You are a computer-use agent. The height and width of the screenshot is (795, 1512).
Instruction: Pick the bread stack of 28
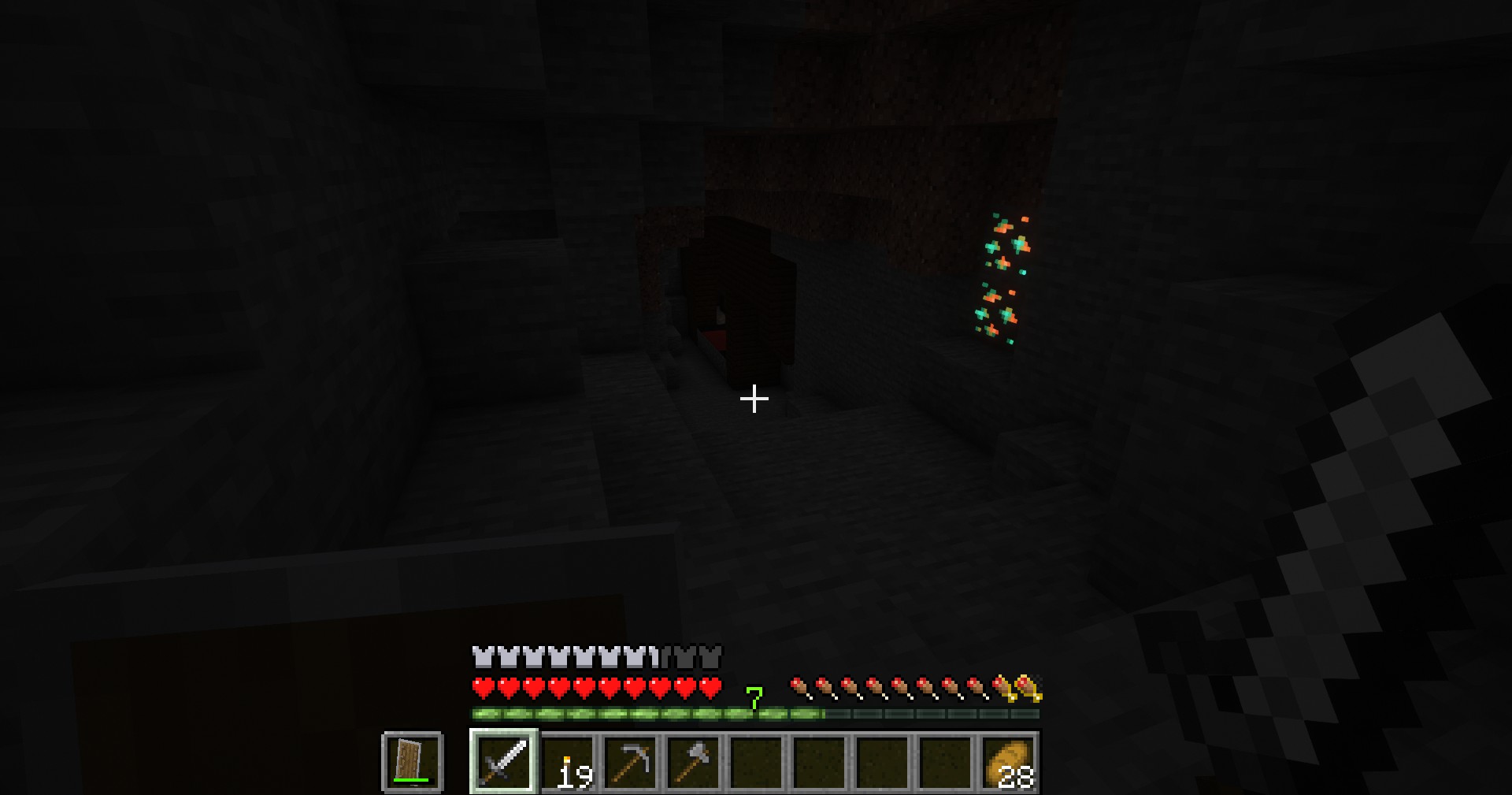tap(1009, 761)
